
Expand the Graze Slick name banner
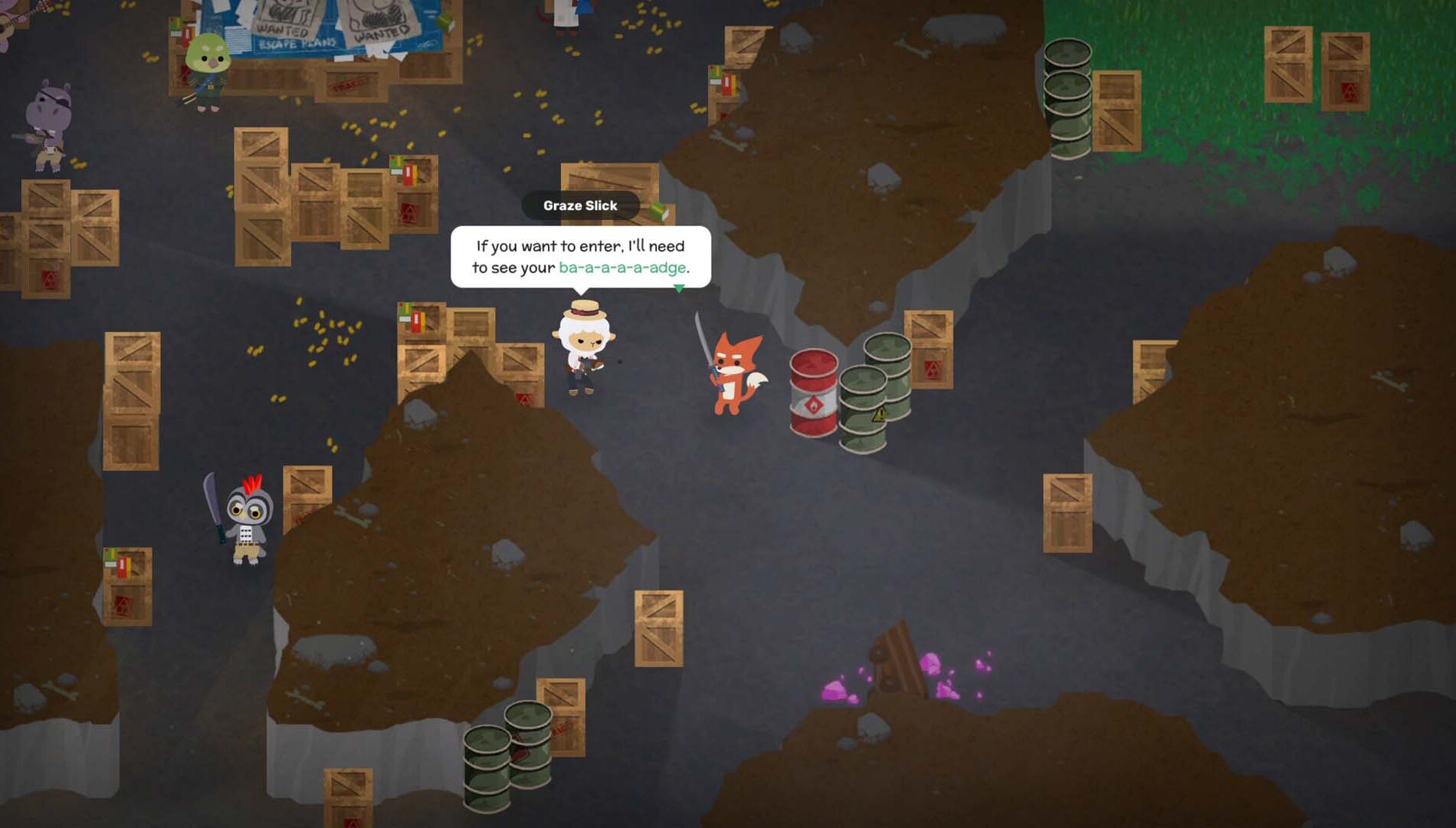(581, 205)
